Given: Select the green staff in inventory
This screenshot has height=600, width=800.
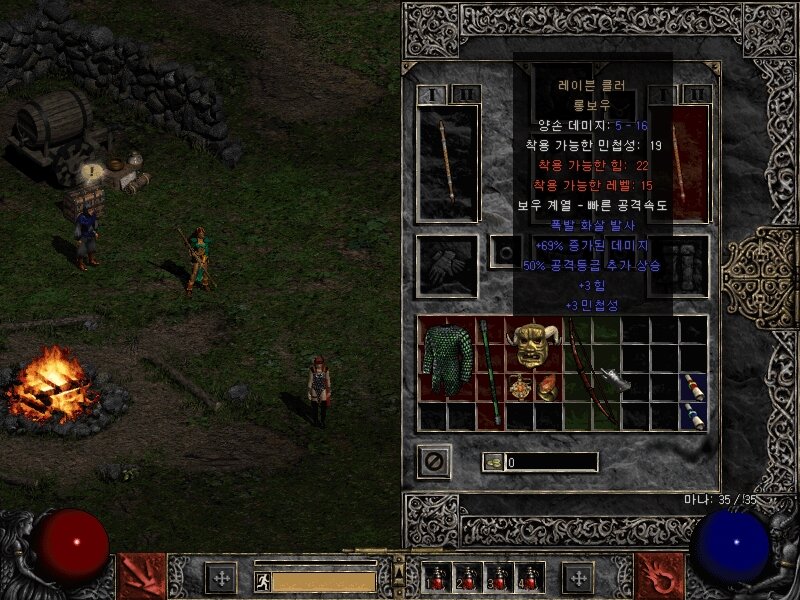Looking at the screenshot, I should (x=490, y=372).
